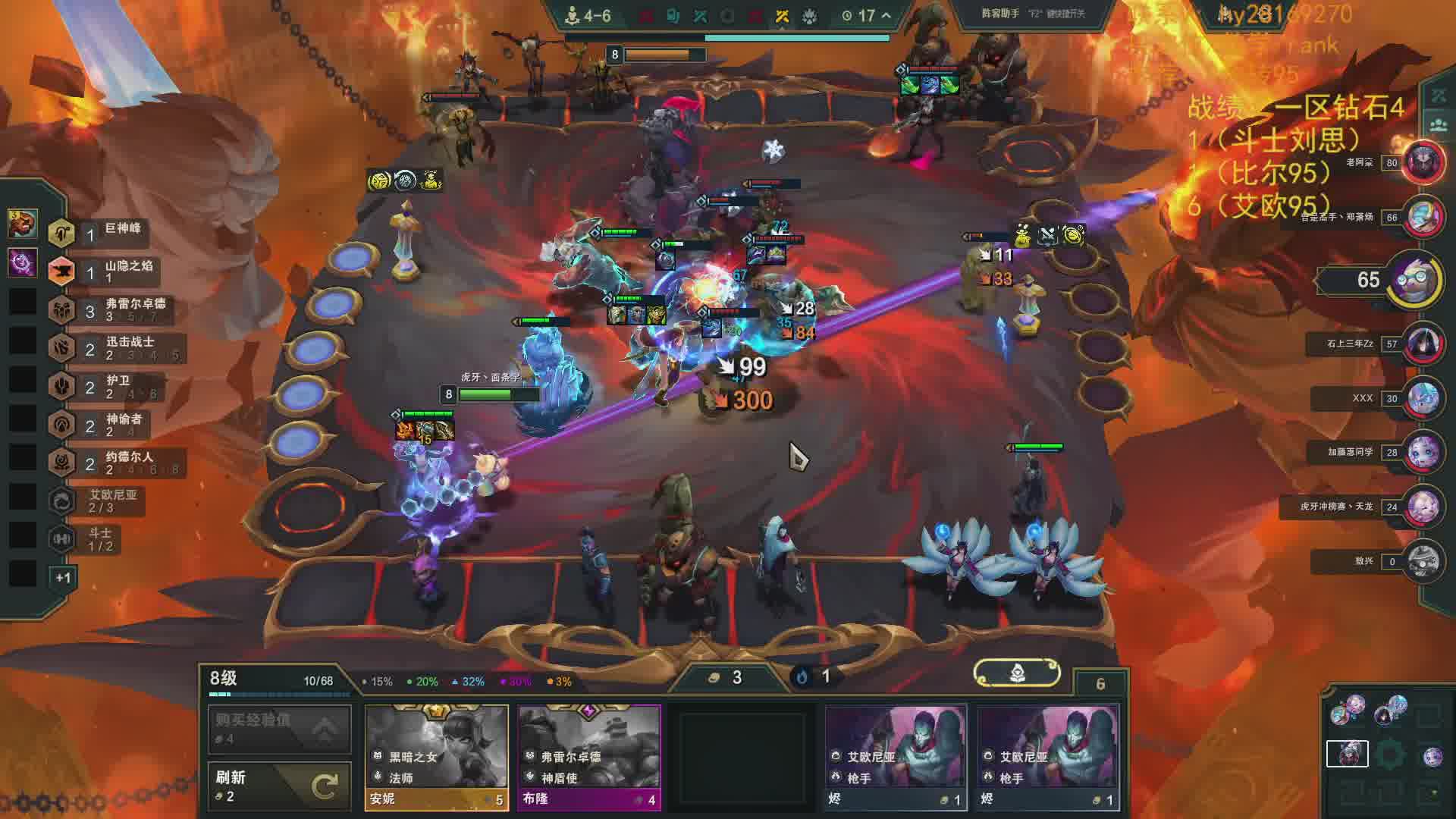The width and height of the screenshot is (1456, 819).
Task: Open the 约德尔人 trait entry
Action: coord(114,463)
